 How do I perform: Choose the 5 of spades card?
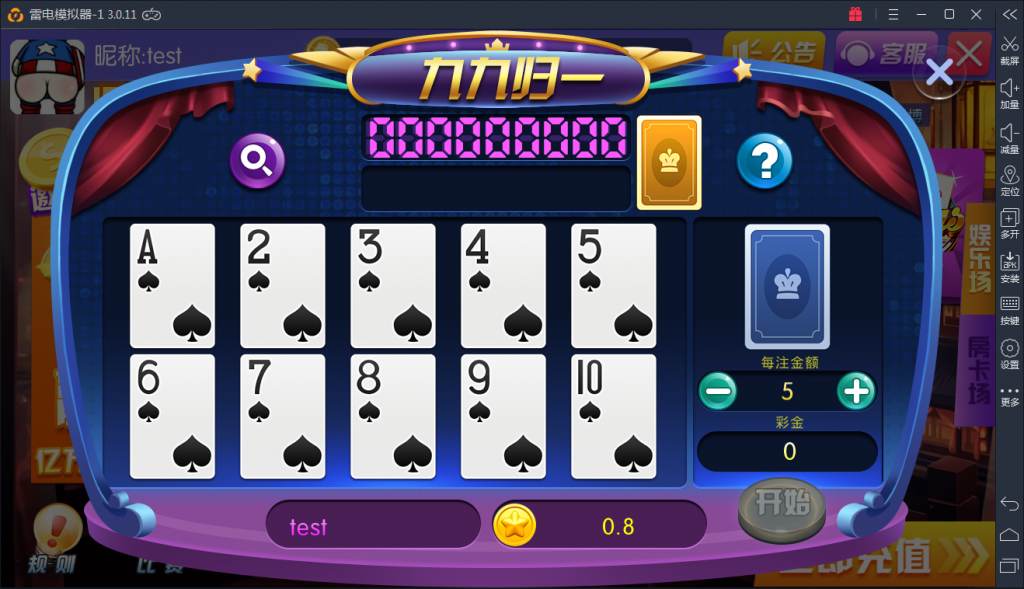[613, 285]
